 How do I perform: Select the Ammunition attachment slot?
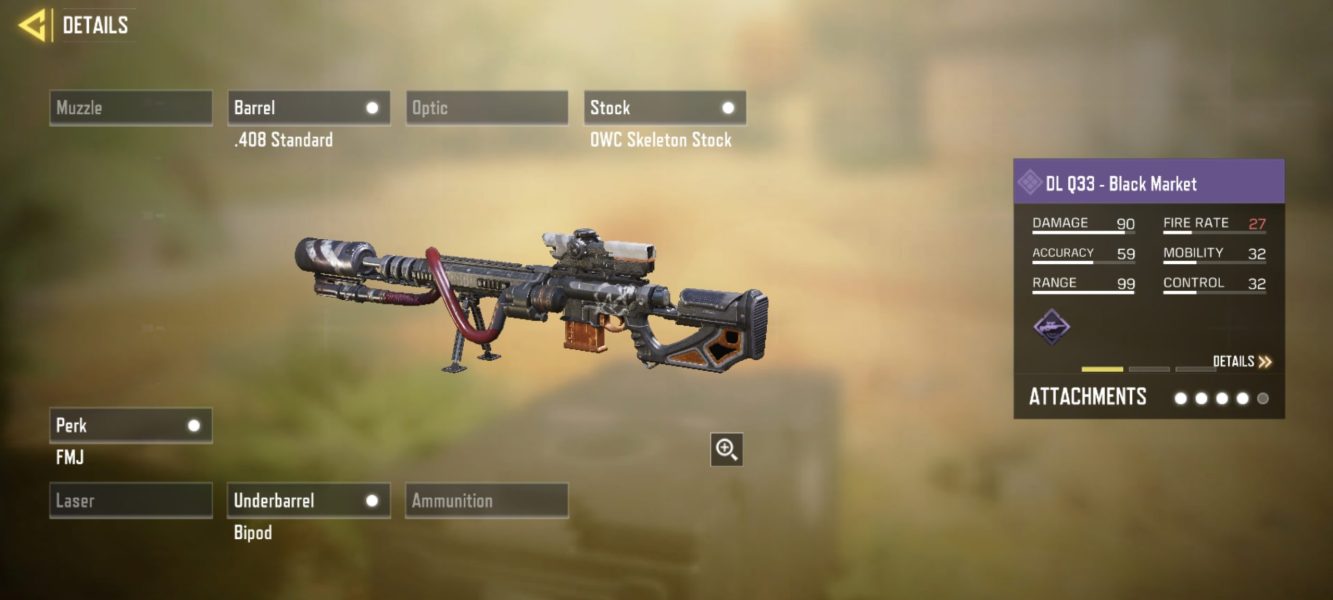pyautogui.click(x=487, y=501)
